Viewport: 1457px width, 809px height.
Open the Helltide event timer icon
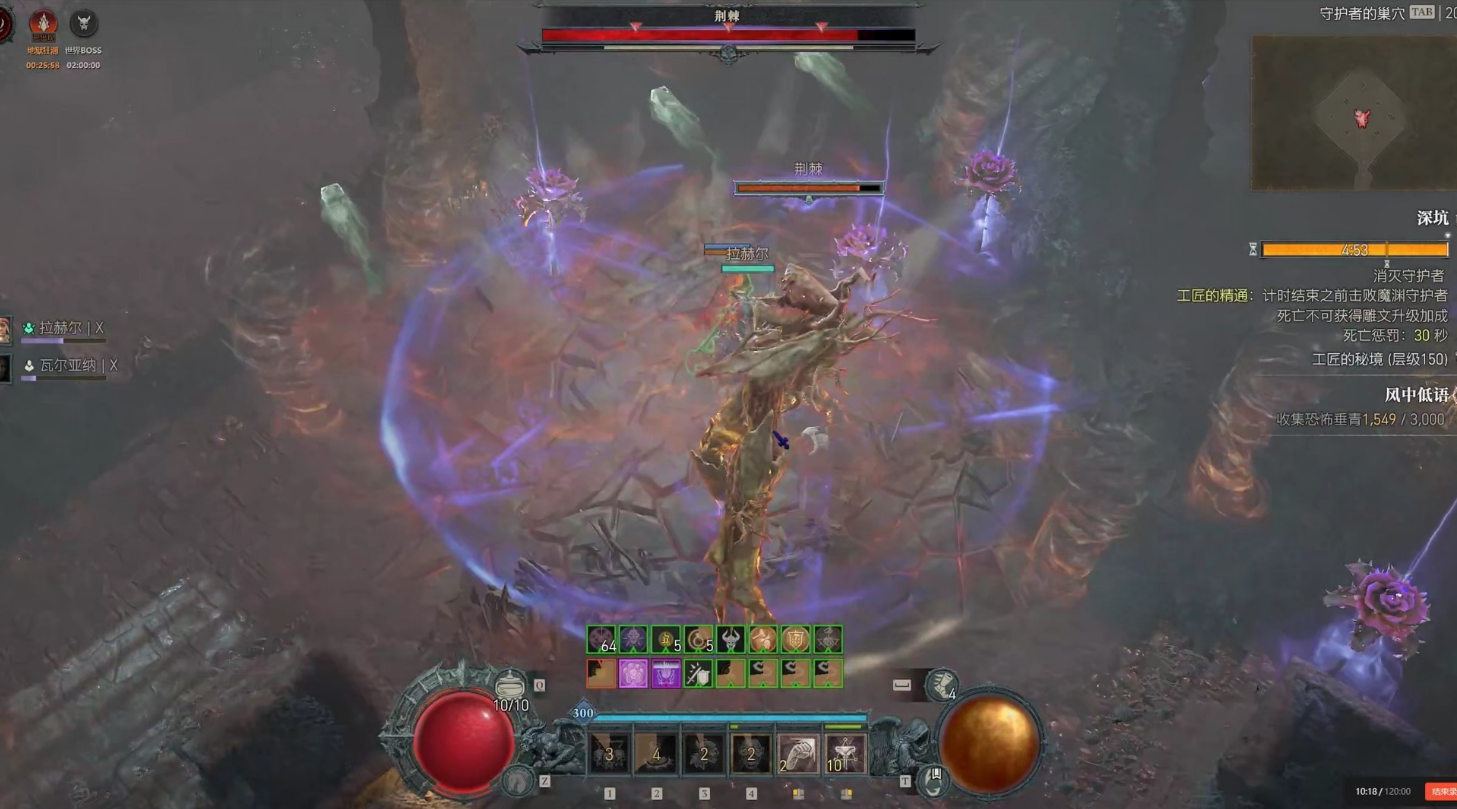[42, 24]
